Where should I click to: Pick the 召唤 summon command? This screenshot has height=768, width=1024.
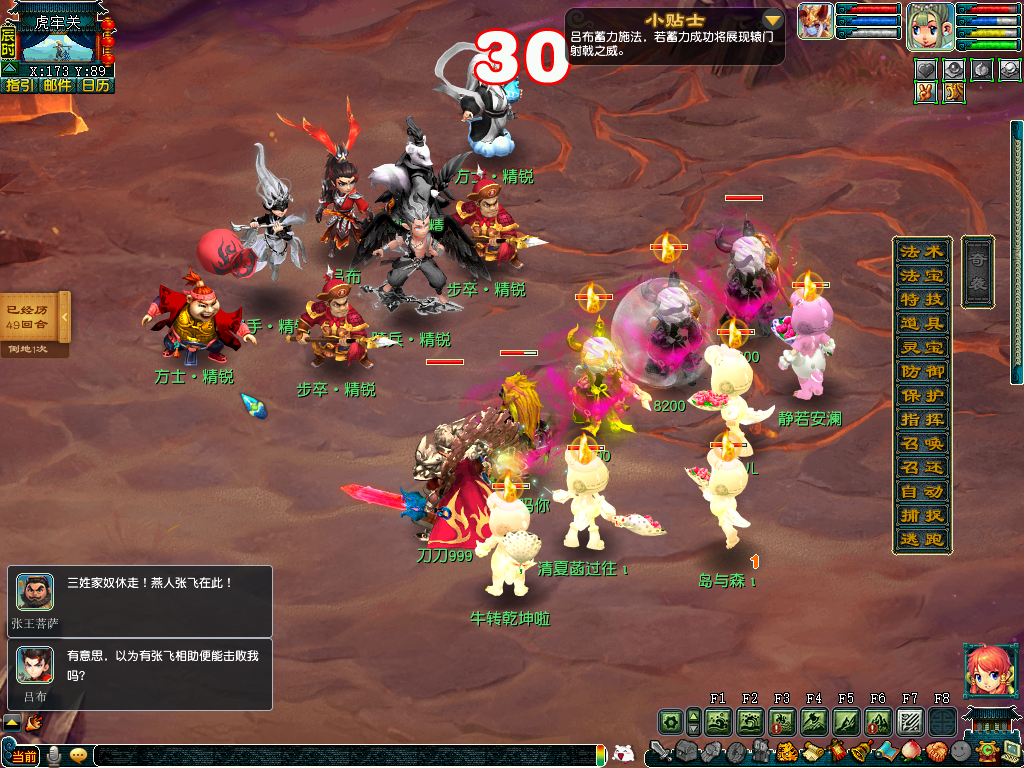pos(921,443)
